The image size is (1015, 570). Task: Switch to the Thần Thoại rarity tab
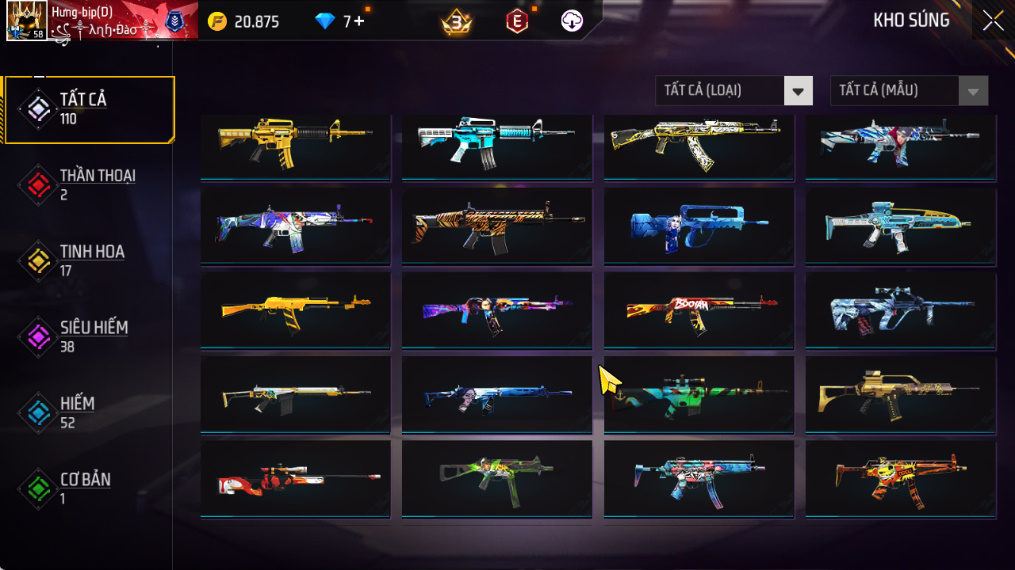click(x=88, y=184)
